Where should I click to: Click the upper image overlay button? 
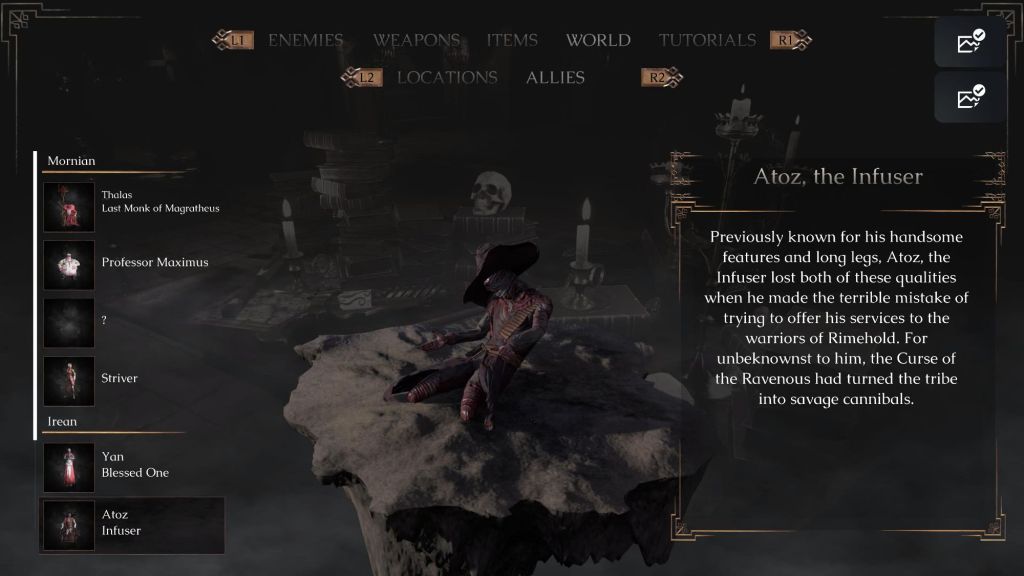[x=970, y=42]
